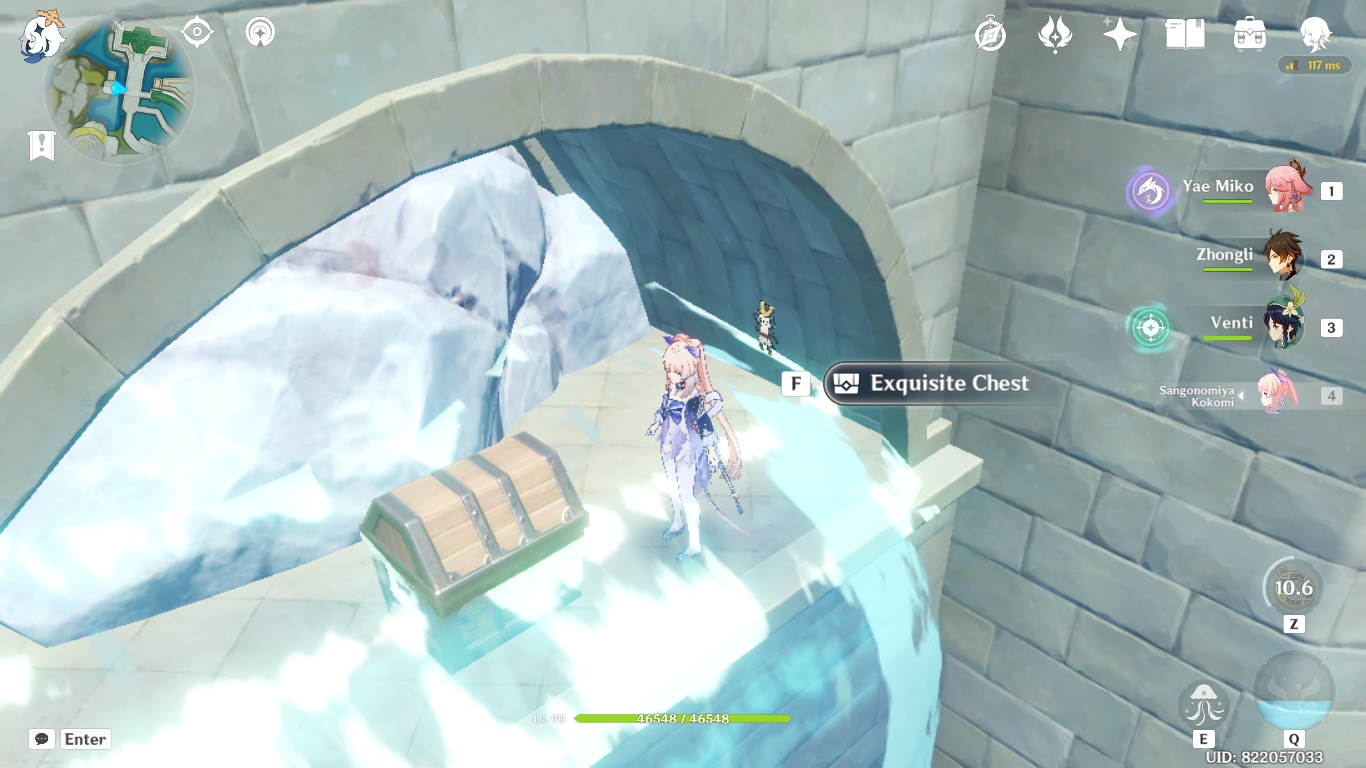
Task: Click the beacon tracker icon beside the minimap
Action: (258, 31)
